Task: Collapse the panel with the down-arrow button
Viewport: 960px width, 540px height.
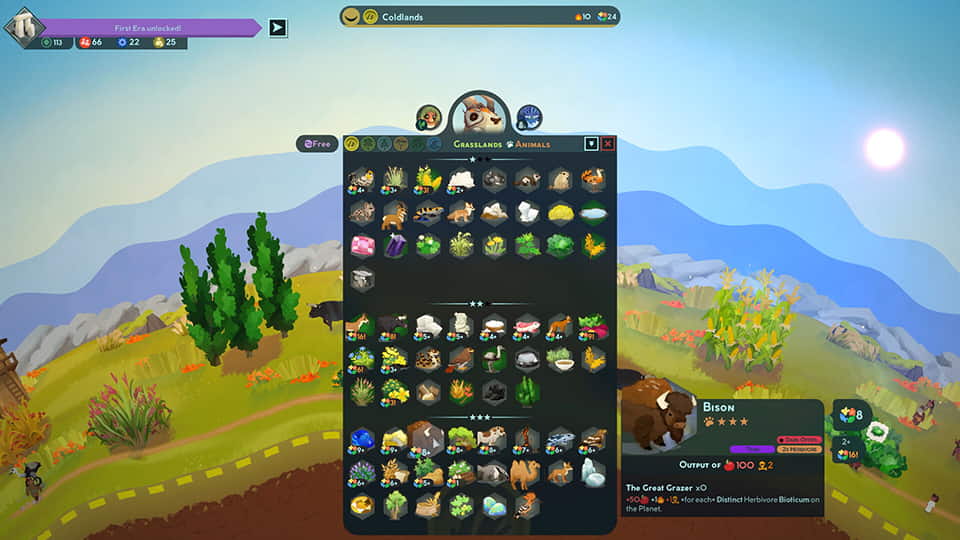Action: (591, 144)
